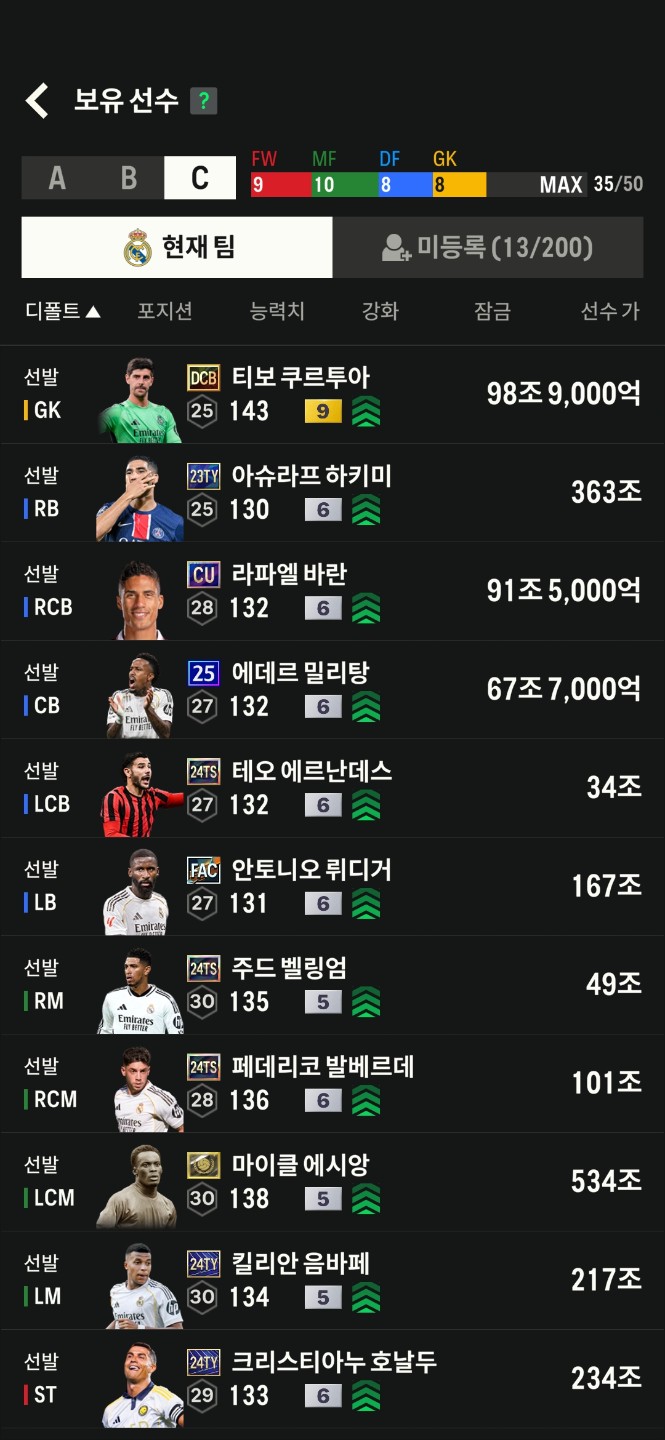The width and height of the screenshot is (665, 1440).
Task: Open the 미등록 (13/200) tab
Action: click(488, 247)
